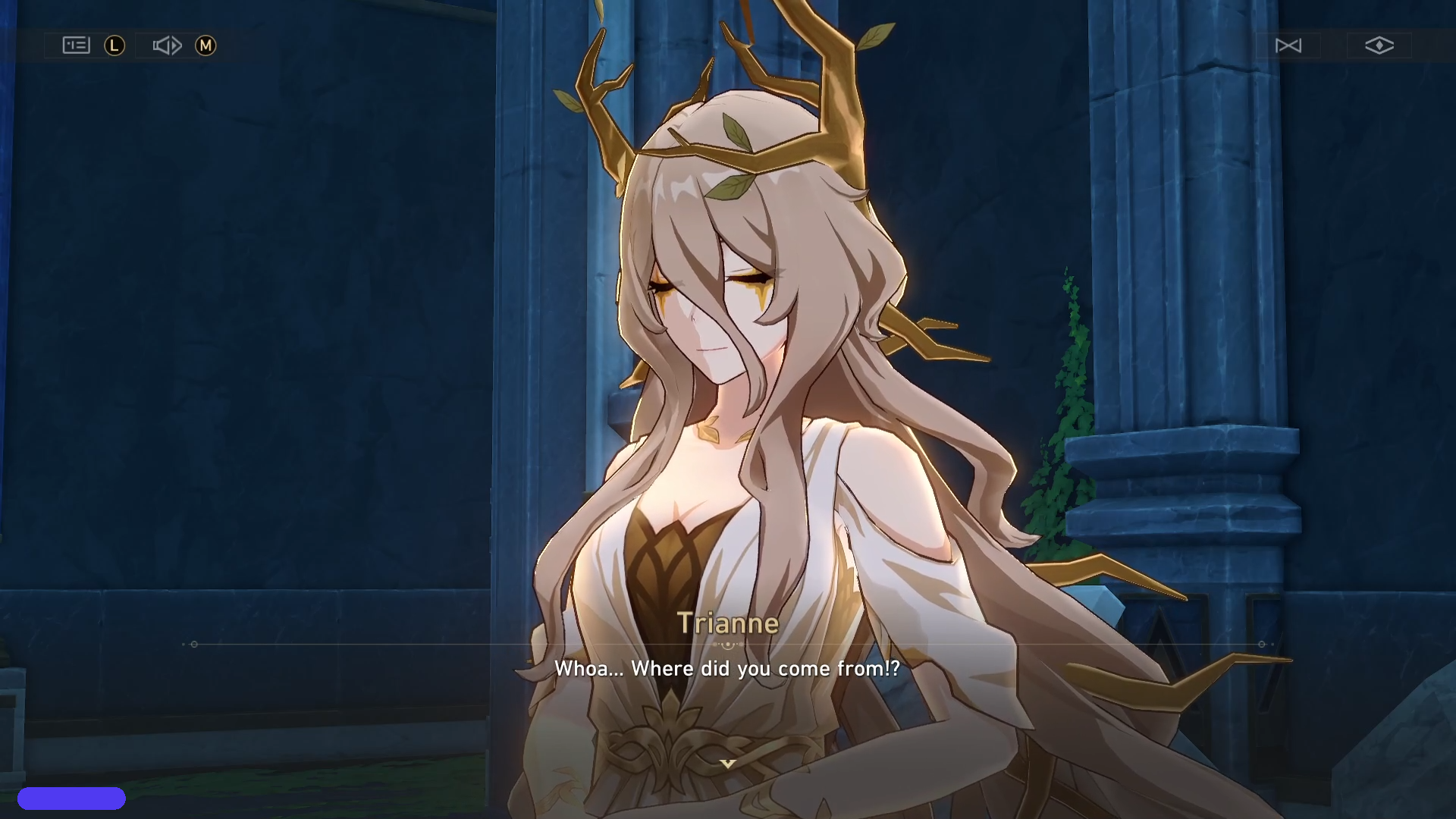
Task: Activate auto-play with the bowtie icon
Action: pyautogui.click(x=1288, y=45)
